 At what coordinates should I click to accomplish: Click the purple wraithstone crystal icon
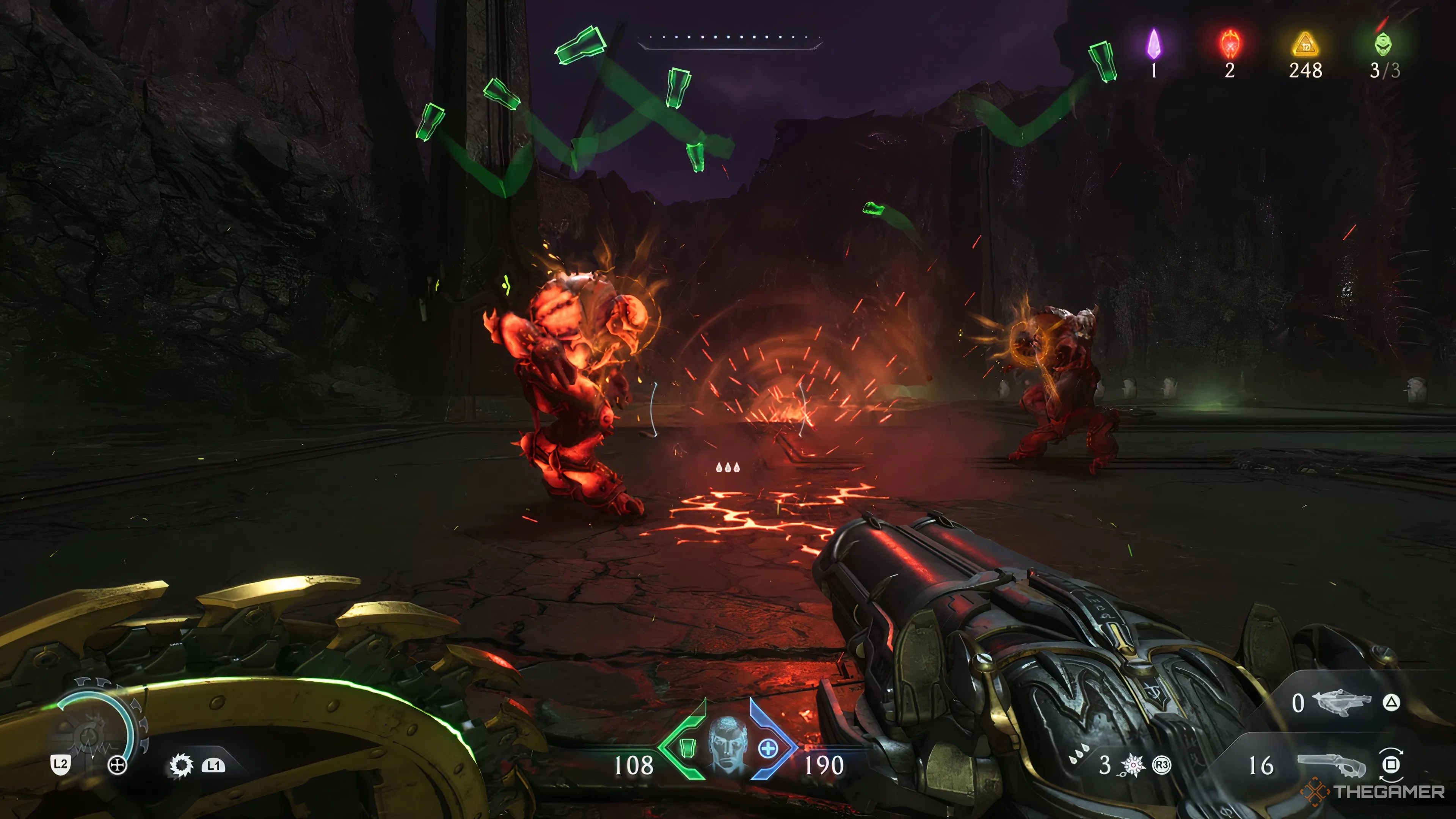tap(1153, 44)
